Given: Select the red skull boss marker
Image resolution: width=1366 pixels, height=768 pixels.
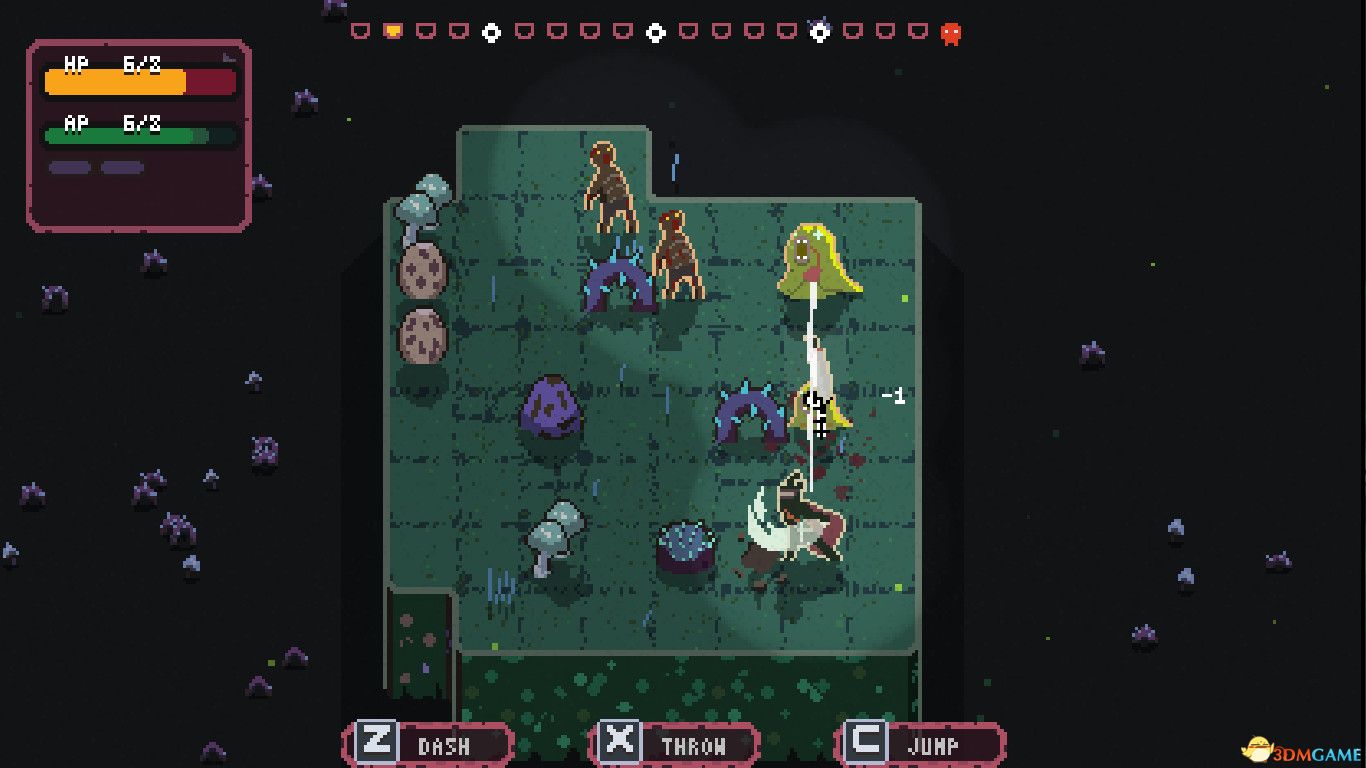Looking at the screenshot, I should tap(951, 33).
